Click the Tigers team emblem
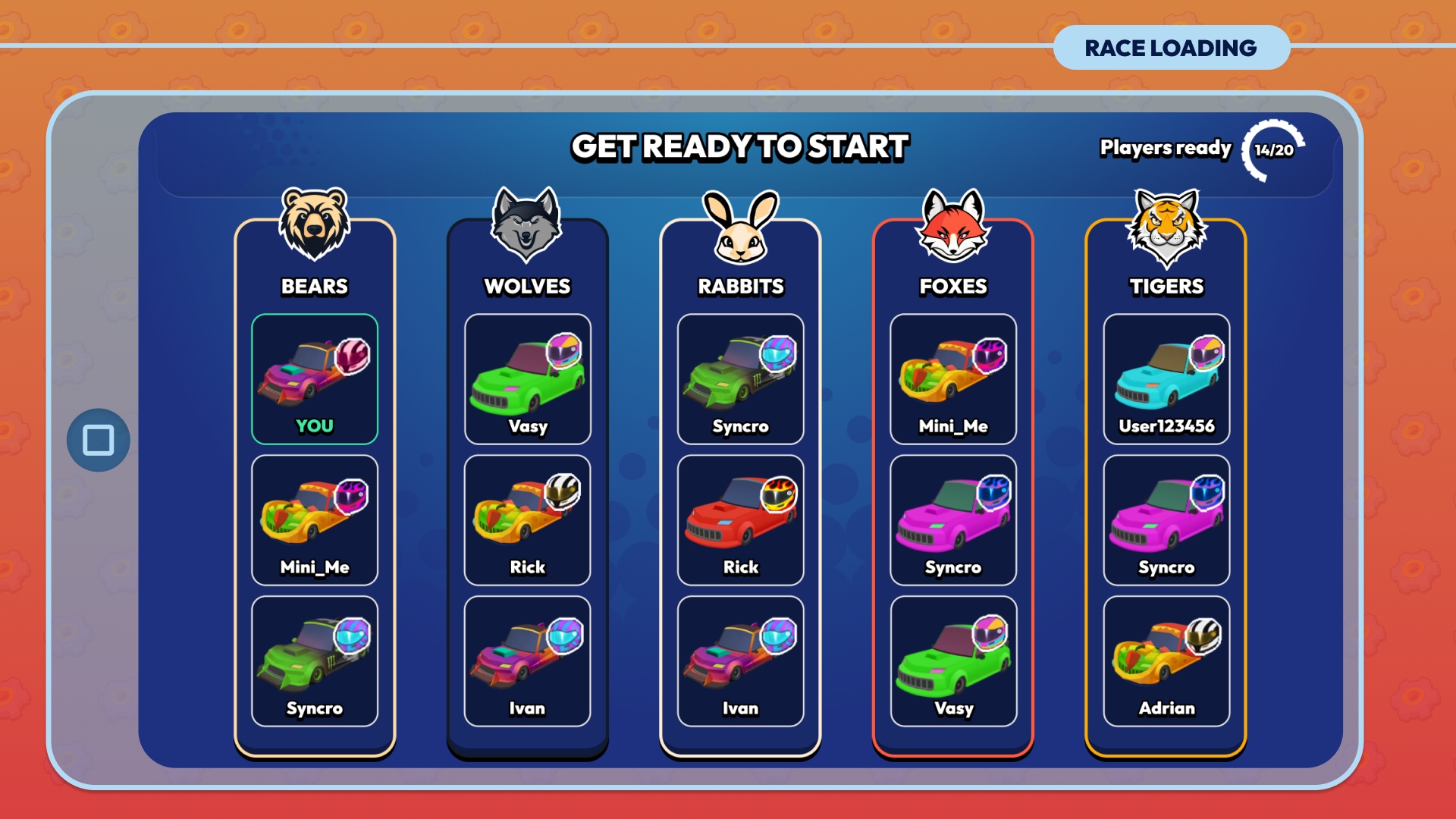Image resolution: width=1456 pixels, height=819 pixels. (x=1166, y=227)
